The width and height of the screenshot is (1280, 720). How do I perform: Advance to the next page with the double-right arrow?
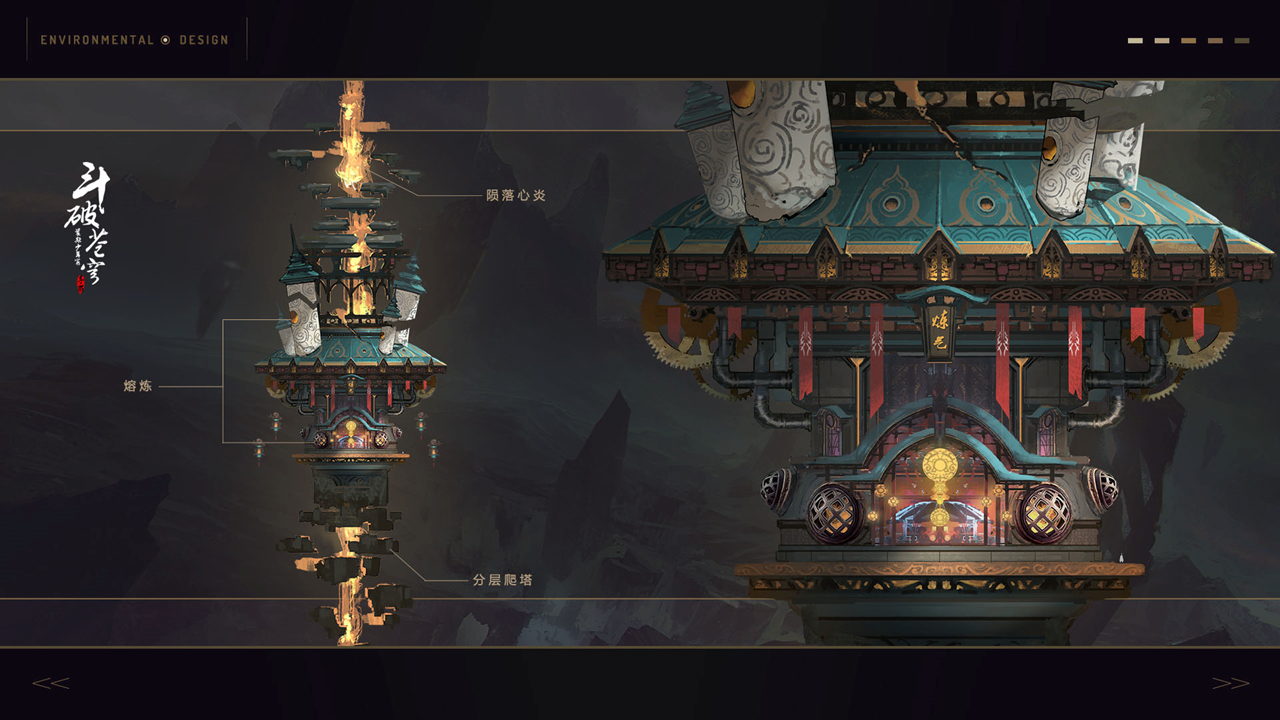click(x=1230, y=683)
